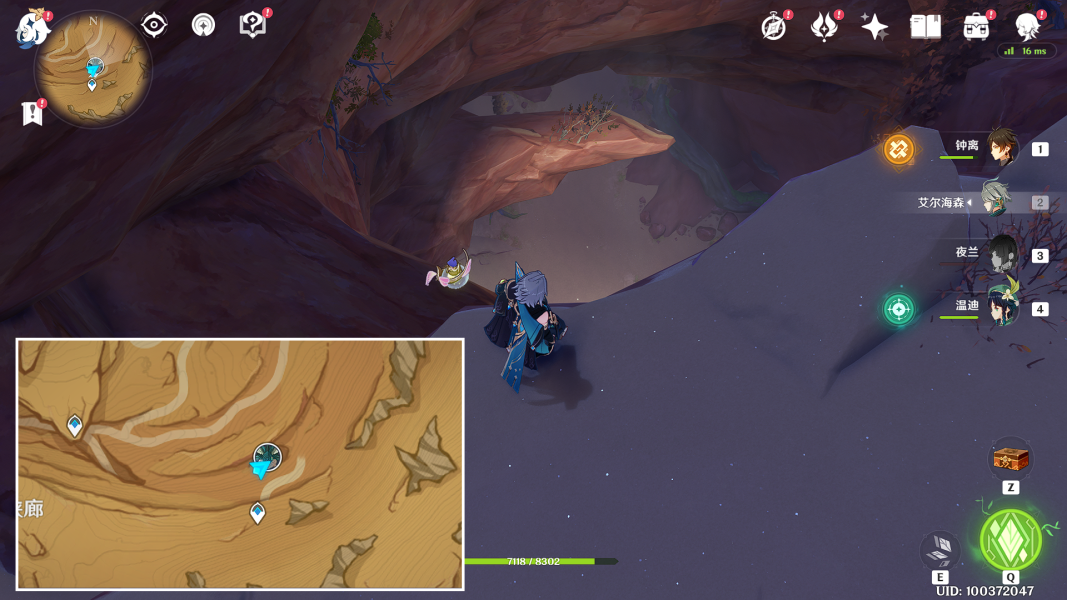Viewport: 1067px width, 600px height.
Task: Trigger the Elemental Skill leaf icon
Action: tap(940, 550)
